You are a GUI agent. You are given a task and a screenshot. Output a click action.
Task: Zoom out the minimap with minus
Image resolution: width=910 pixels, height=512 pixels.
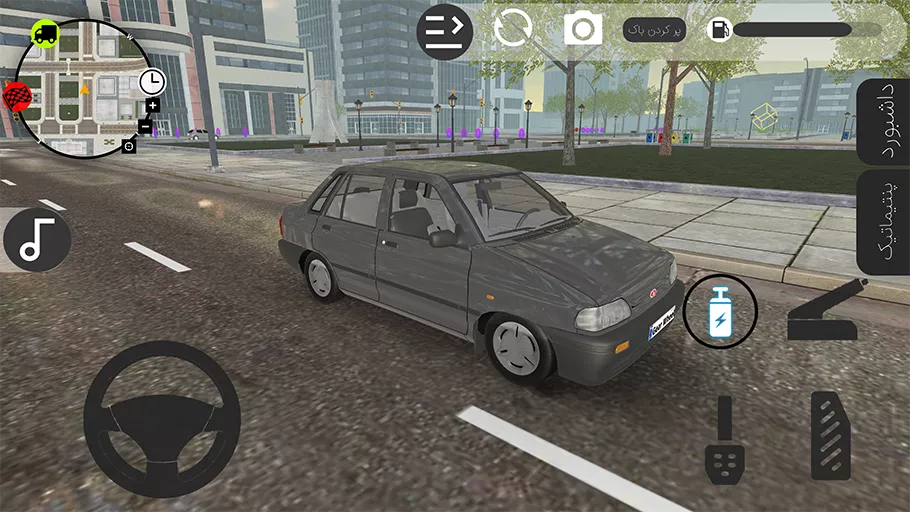(x=145, y=127)
